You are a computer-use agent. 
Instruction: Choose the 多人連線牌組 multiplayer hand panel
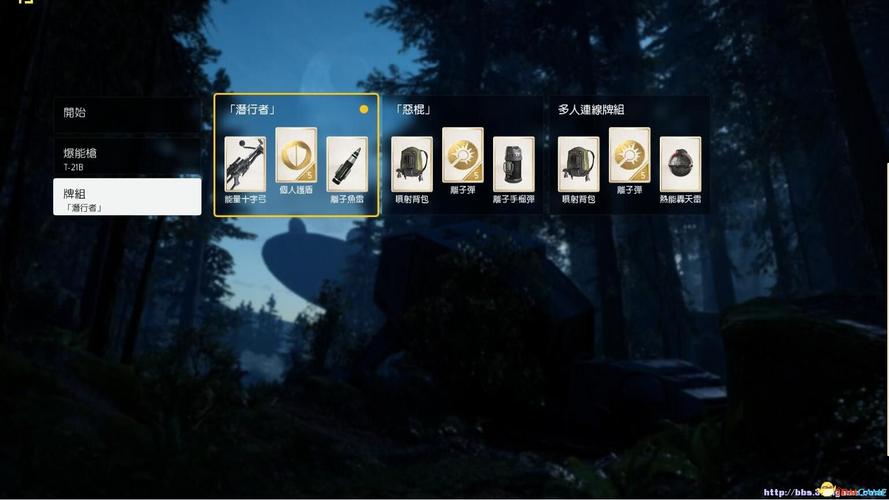click(x=628, y=110)
